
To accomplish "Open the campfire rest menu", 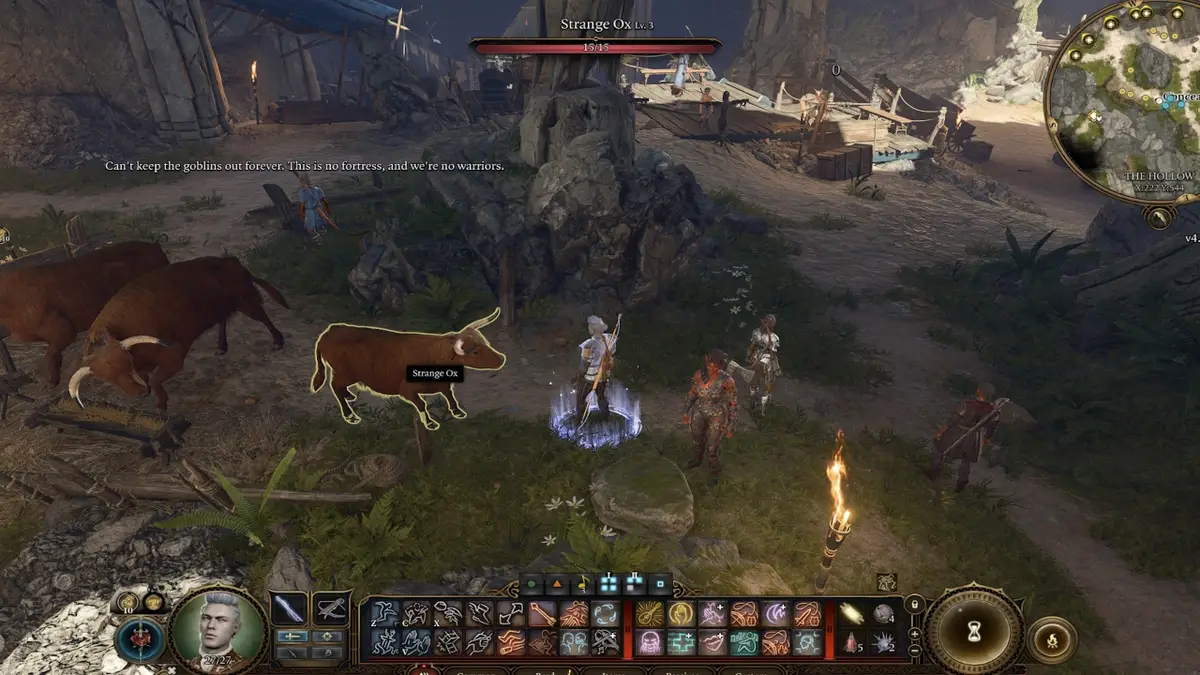I will pyautogui.click(x=1051, y=640).
